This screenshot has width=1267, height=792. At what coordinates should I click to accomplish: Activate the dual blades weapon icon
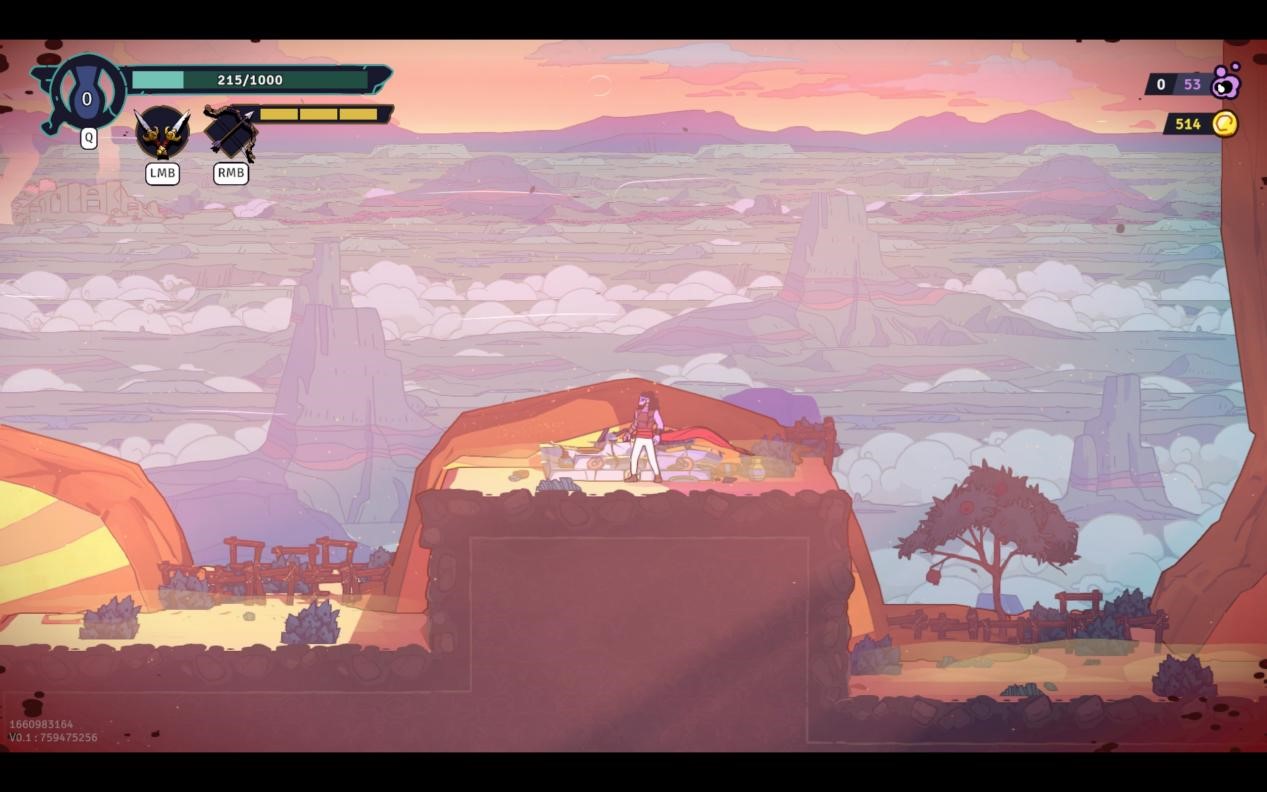(x=162, y=133)
